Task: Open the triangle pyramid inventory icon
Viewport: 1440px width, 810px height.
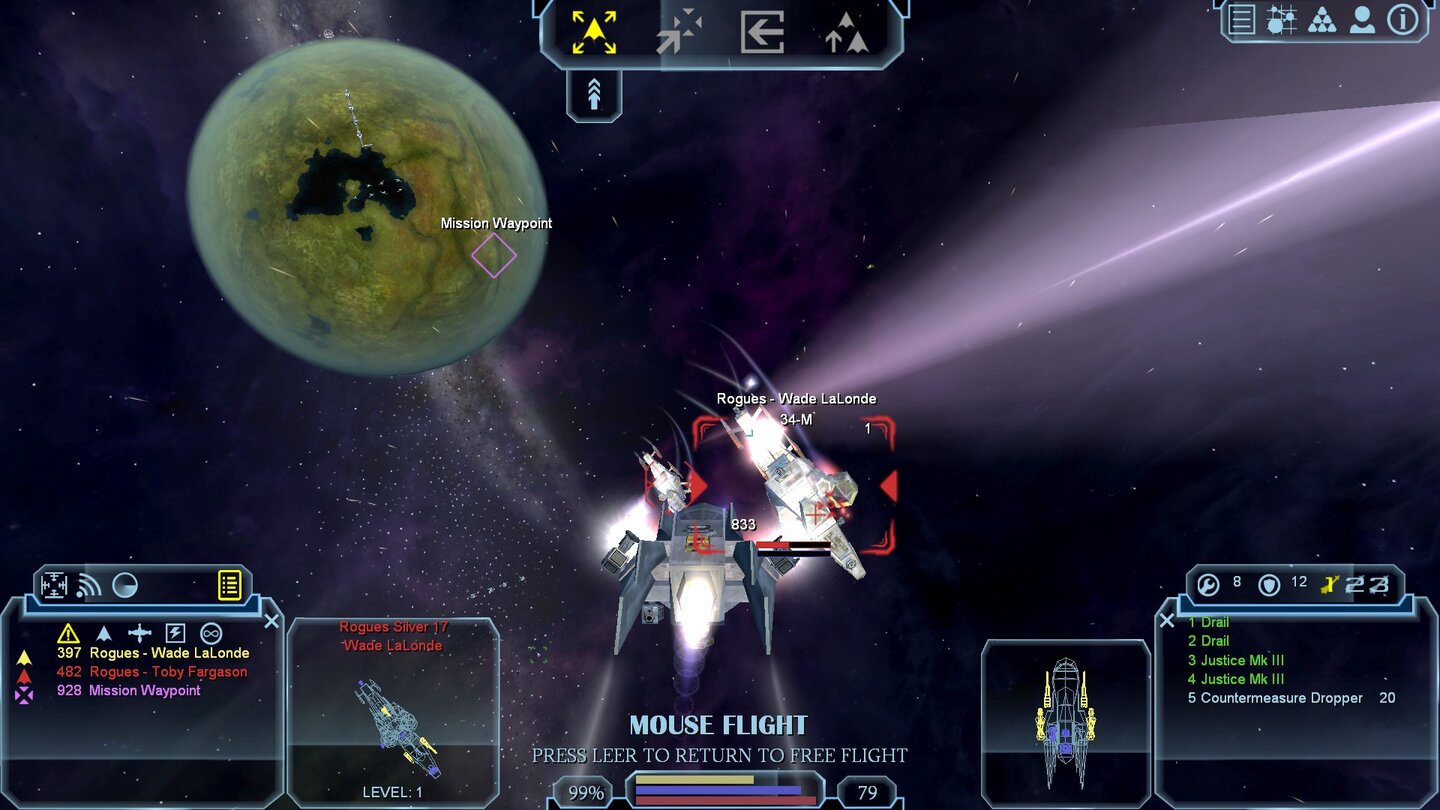Action: point(1322,20)
